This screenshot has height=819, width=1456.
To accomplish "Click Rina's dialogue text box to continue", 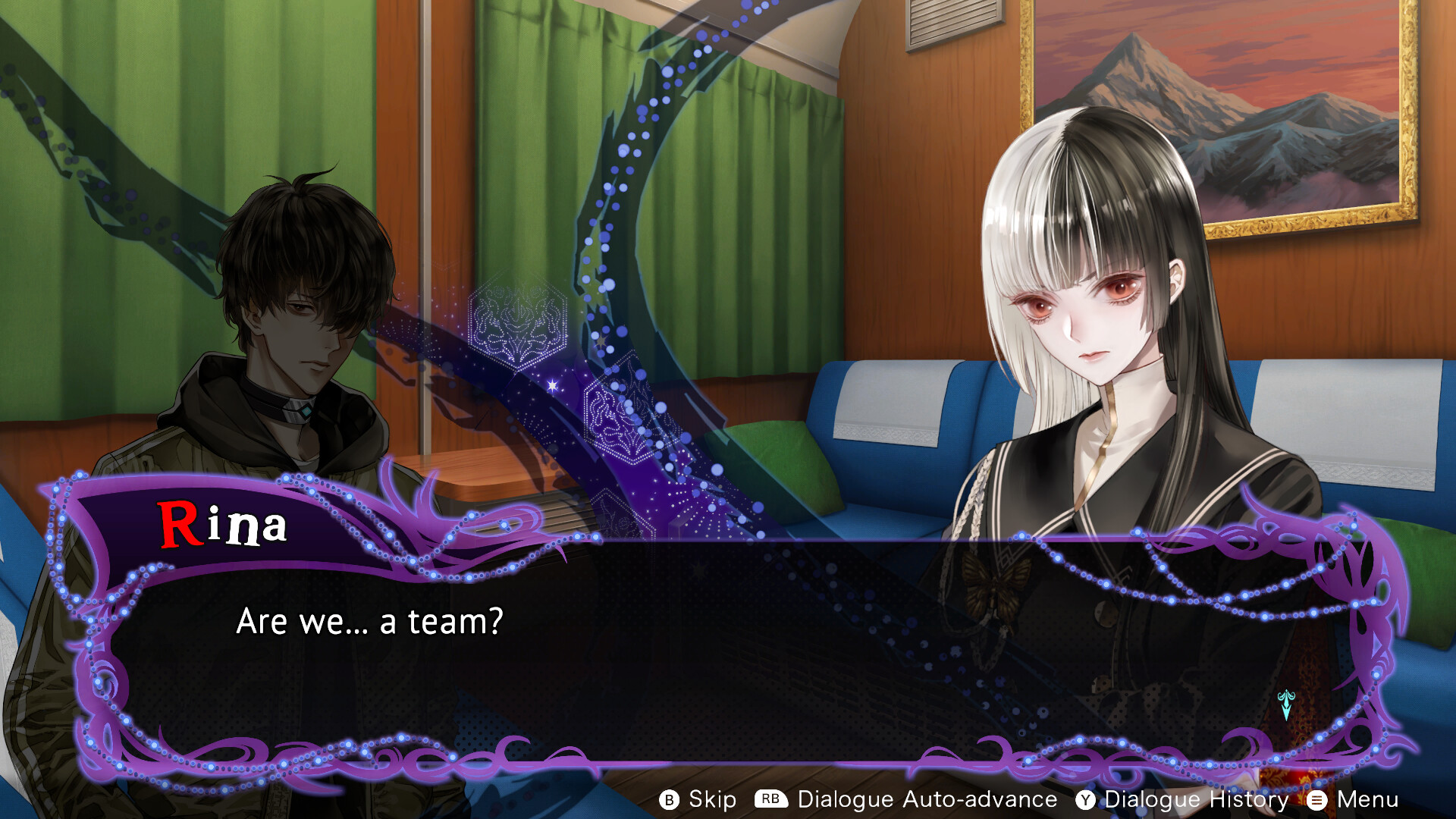I will 682,652.
